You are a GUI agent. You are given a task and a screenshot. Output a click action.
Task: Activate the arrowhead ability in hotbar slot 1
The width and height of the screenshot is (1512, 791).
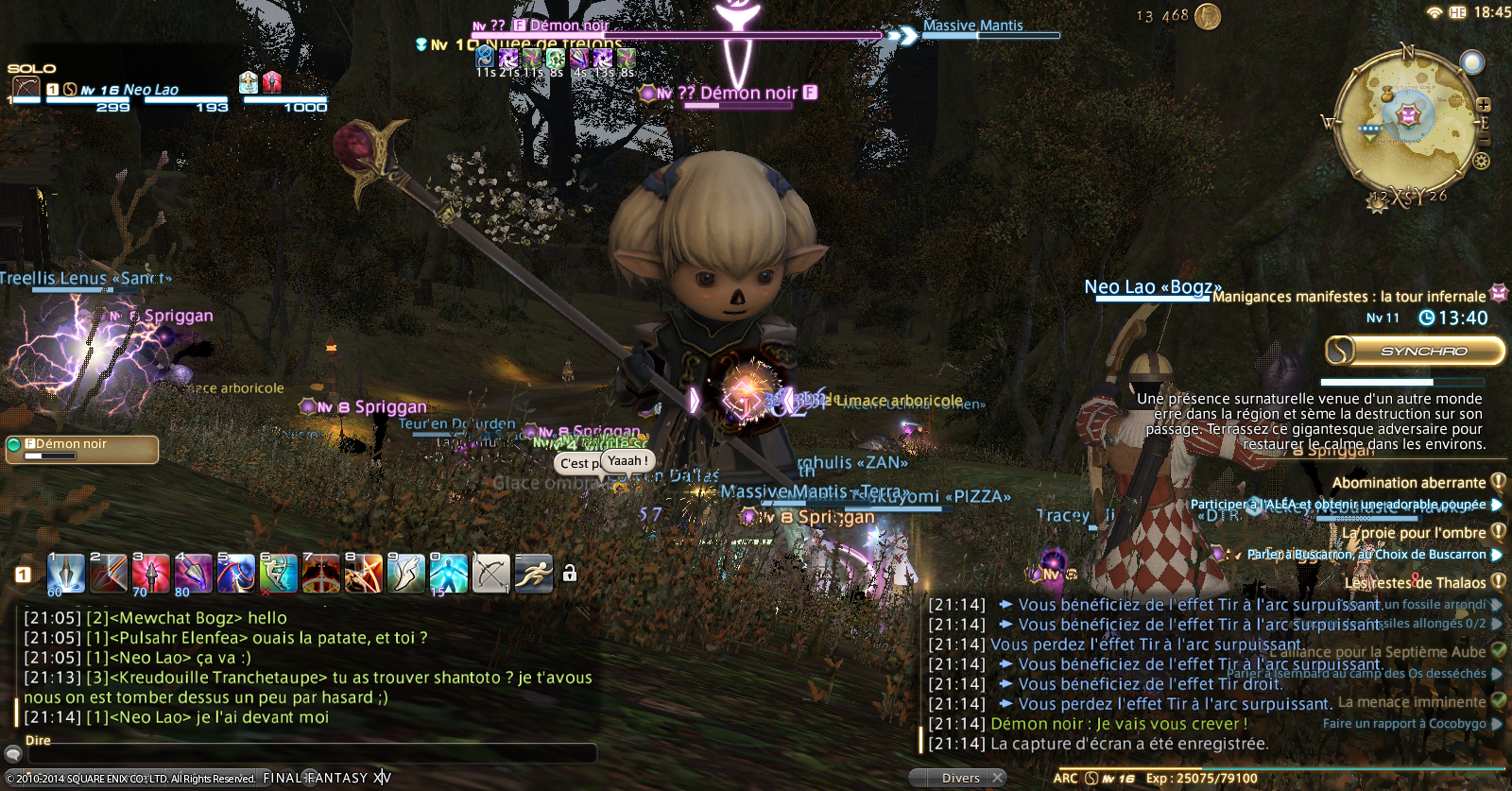66,574
